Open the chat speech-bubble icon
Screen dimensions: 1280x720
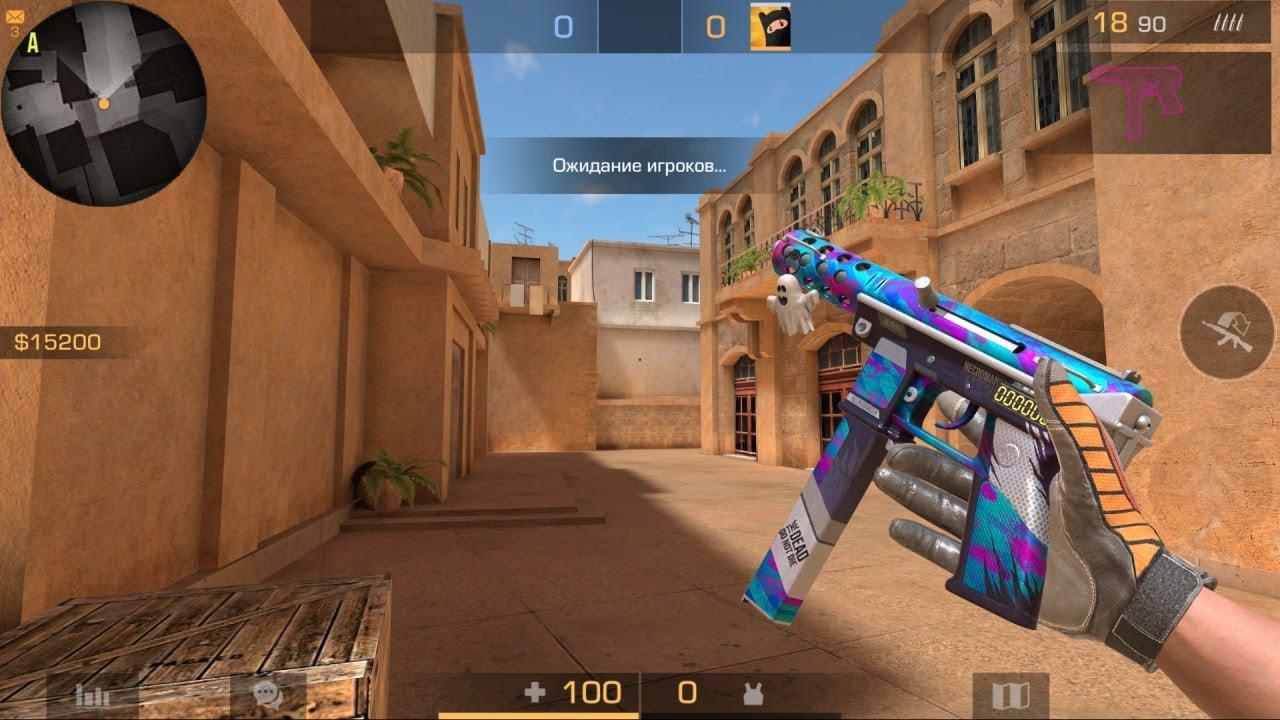pos(266,695)
